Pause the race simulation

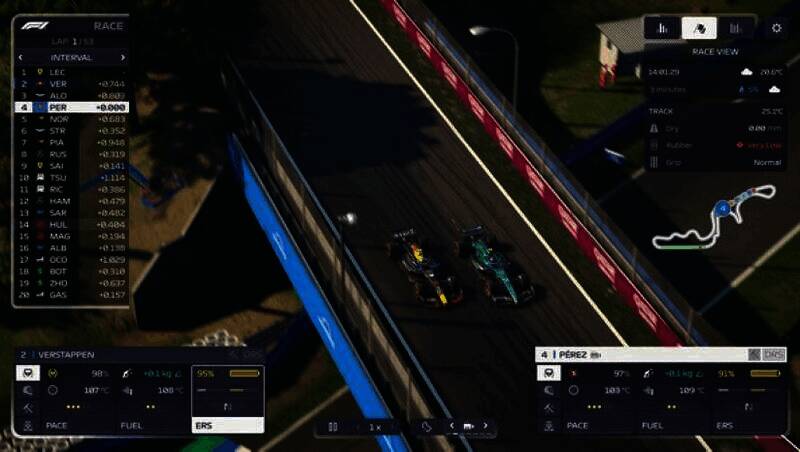(333, 426)
